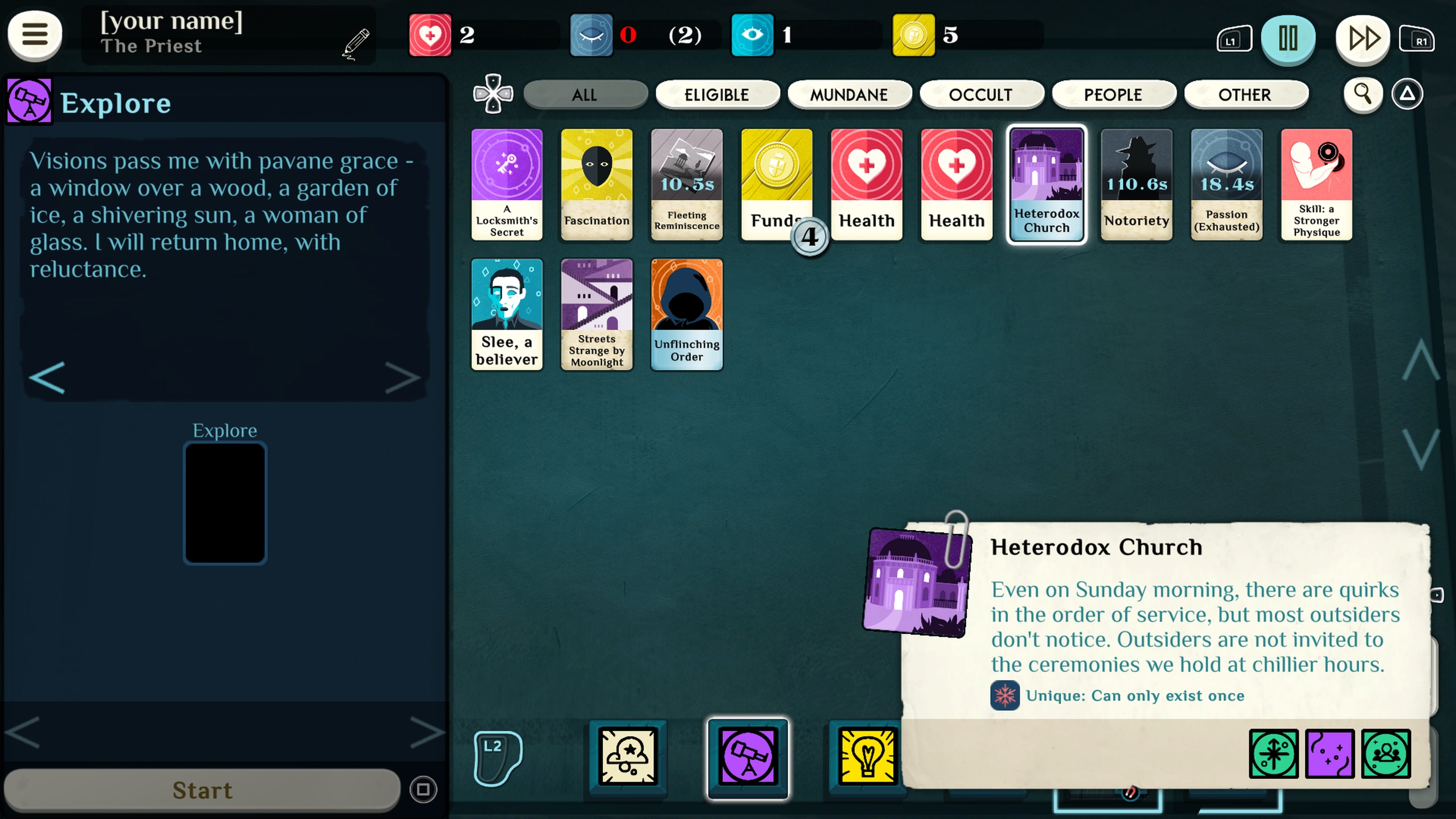Pause the game timer
This screenshot has width=1456, height=819.
point(1288,38)
